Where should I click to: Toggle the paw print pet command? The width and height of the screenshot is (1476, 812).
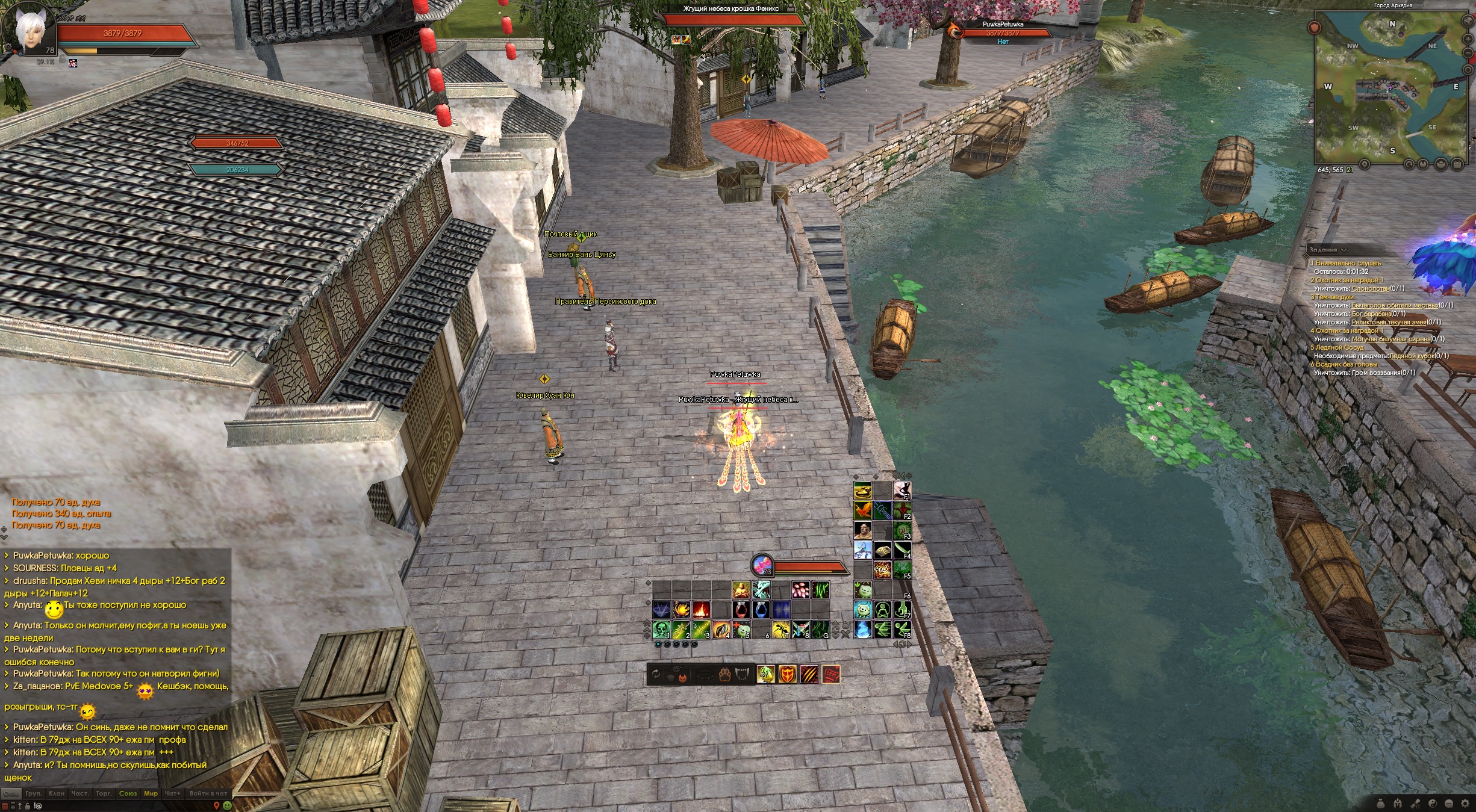(724, 675)
